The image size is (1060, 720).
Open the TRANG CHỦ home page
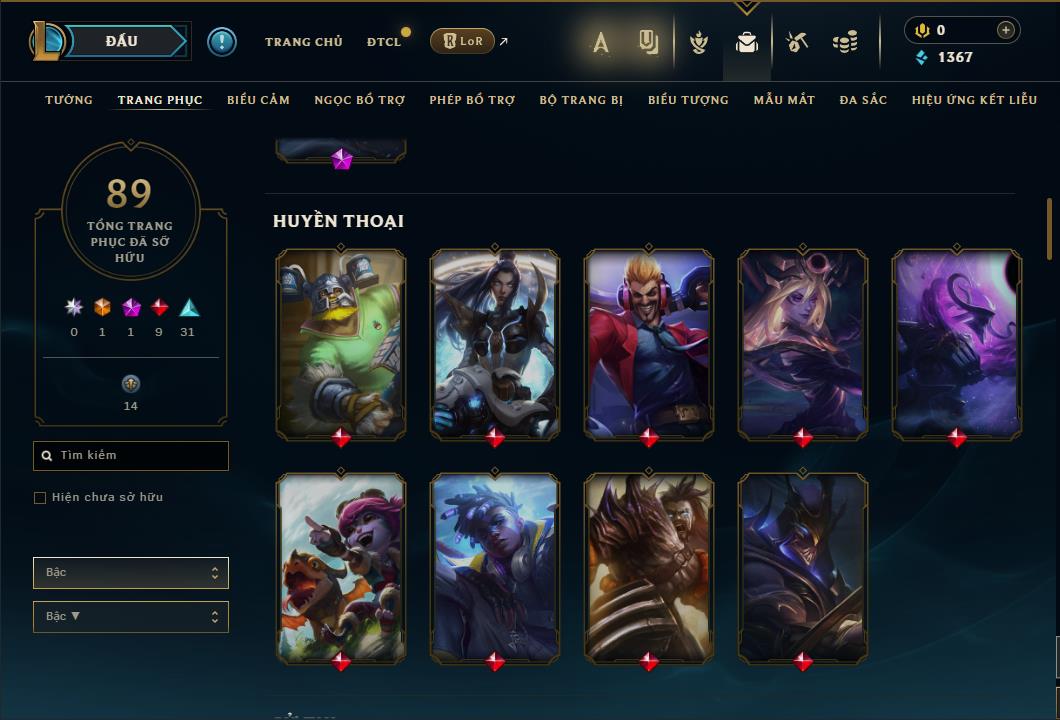point(303,42)
